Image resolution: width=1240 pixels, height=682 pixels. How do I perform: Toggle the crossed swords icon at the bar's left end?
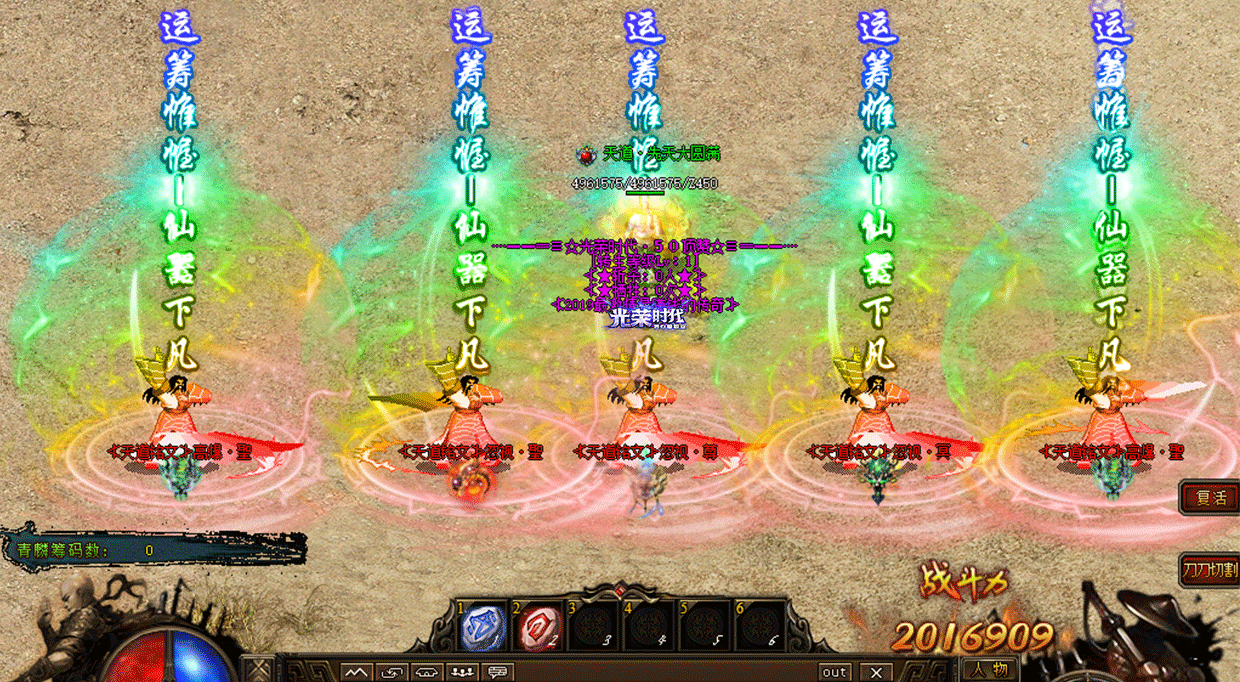tap(260, 670)
